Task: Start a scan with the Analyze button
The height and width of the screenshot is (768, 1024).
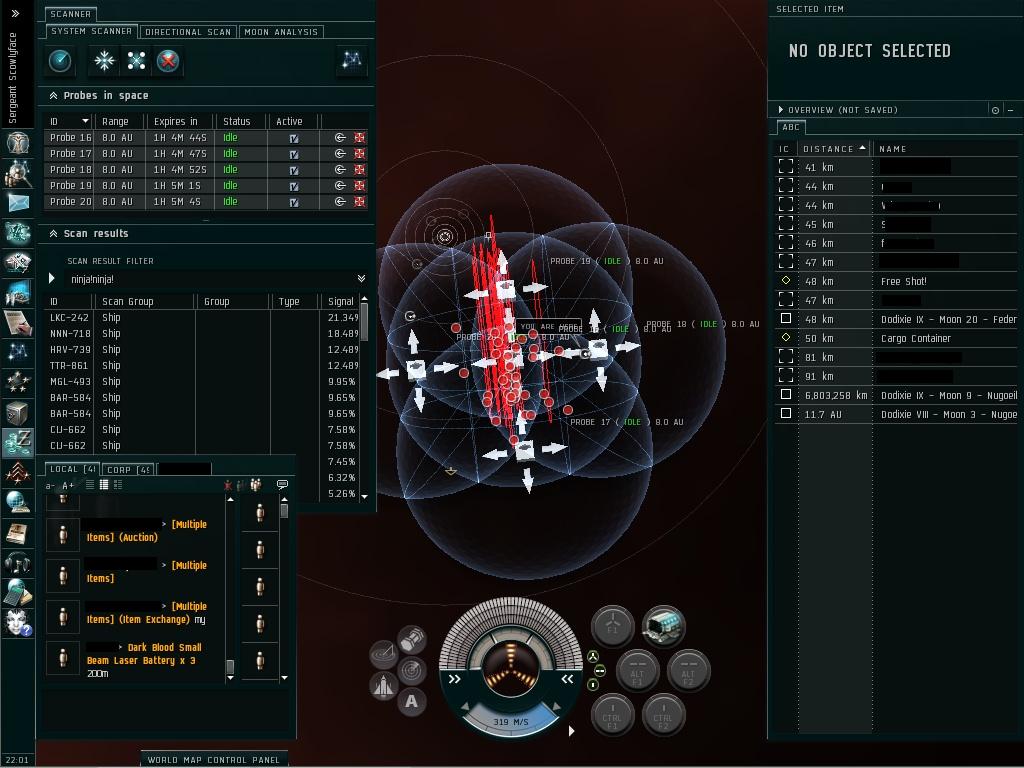Action: tap(60, 61)
